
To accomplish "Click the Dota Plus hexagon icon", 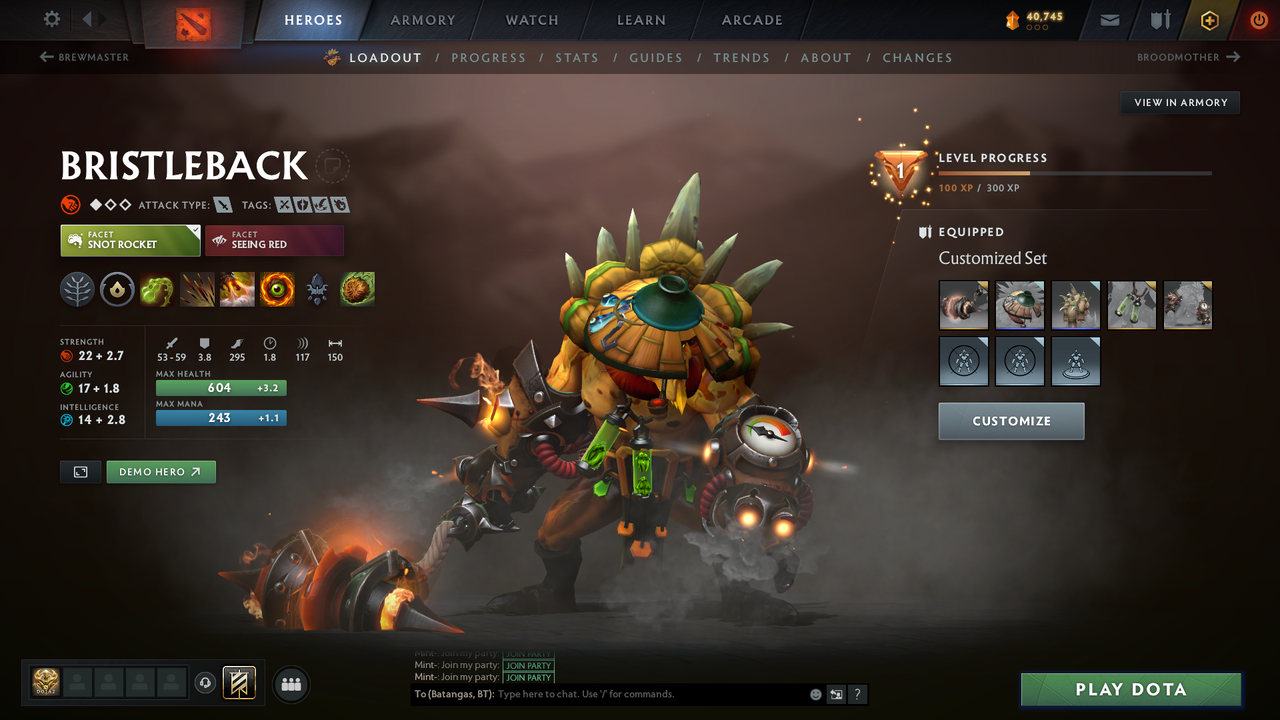I will pos(1209,19).
